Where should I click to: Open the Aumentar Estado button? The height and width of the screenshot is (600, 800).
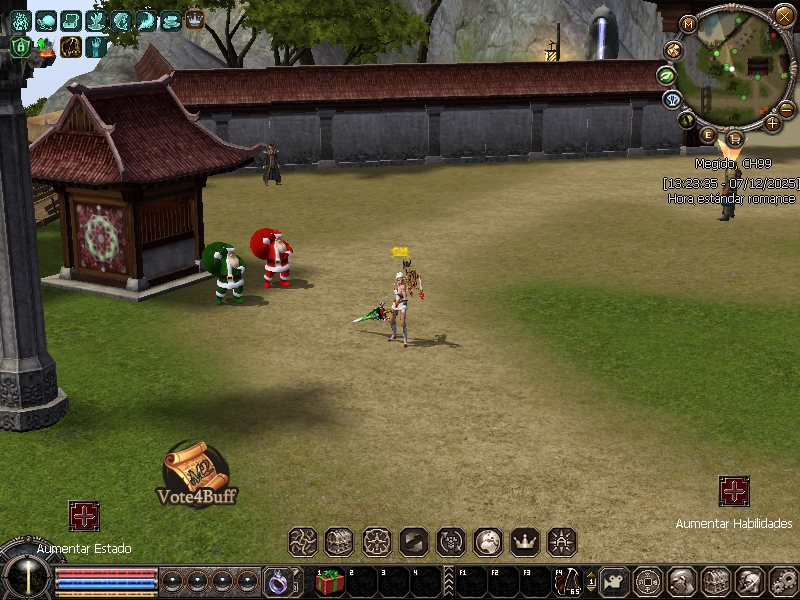(x=84, y=516)
